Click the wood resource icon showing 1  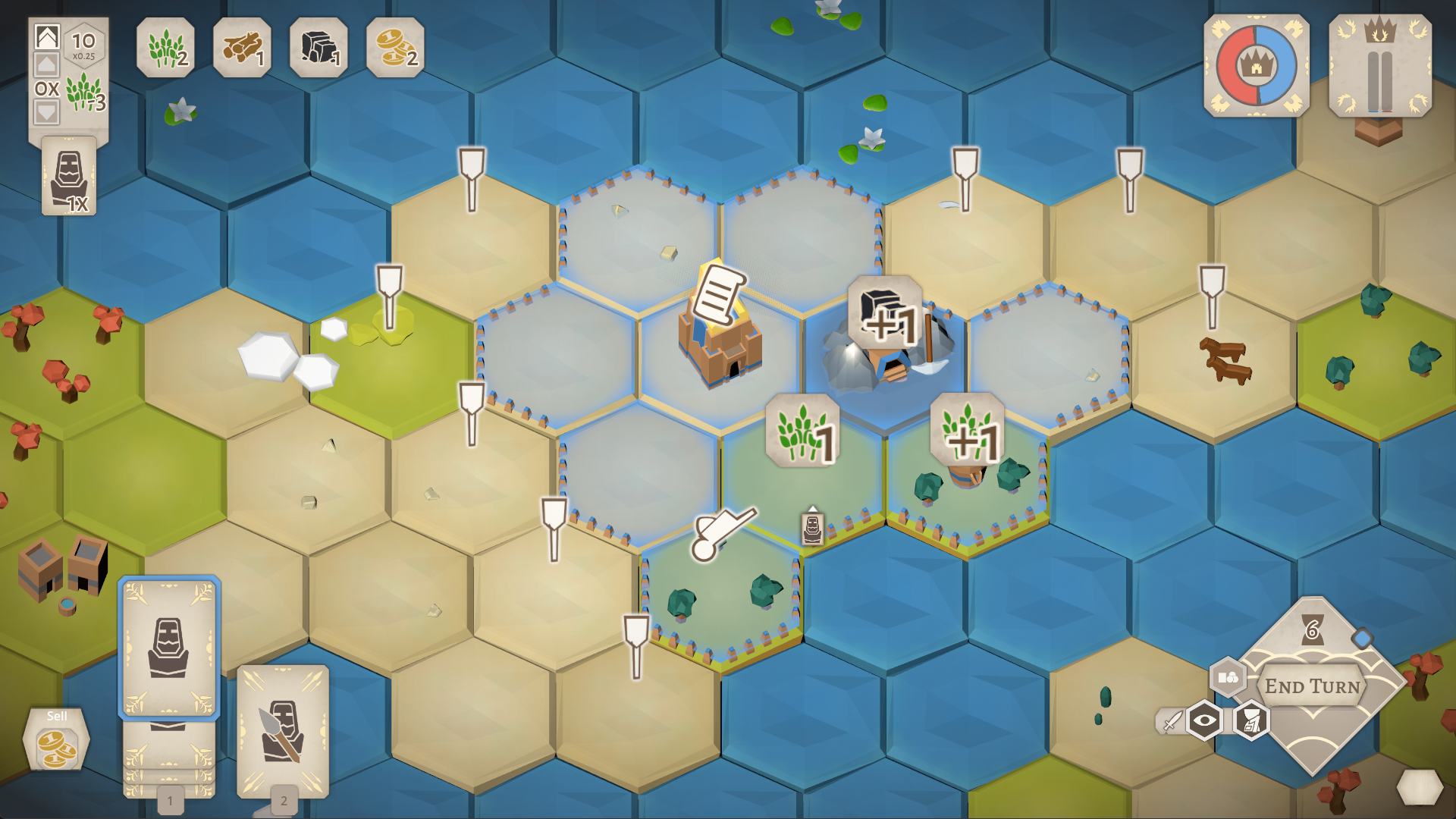point(243,49)
